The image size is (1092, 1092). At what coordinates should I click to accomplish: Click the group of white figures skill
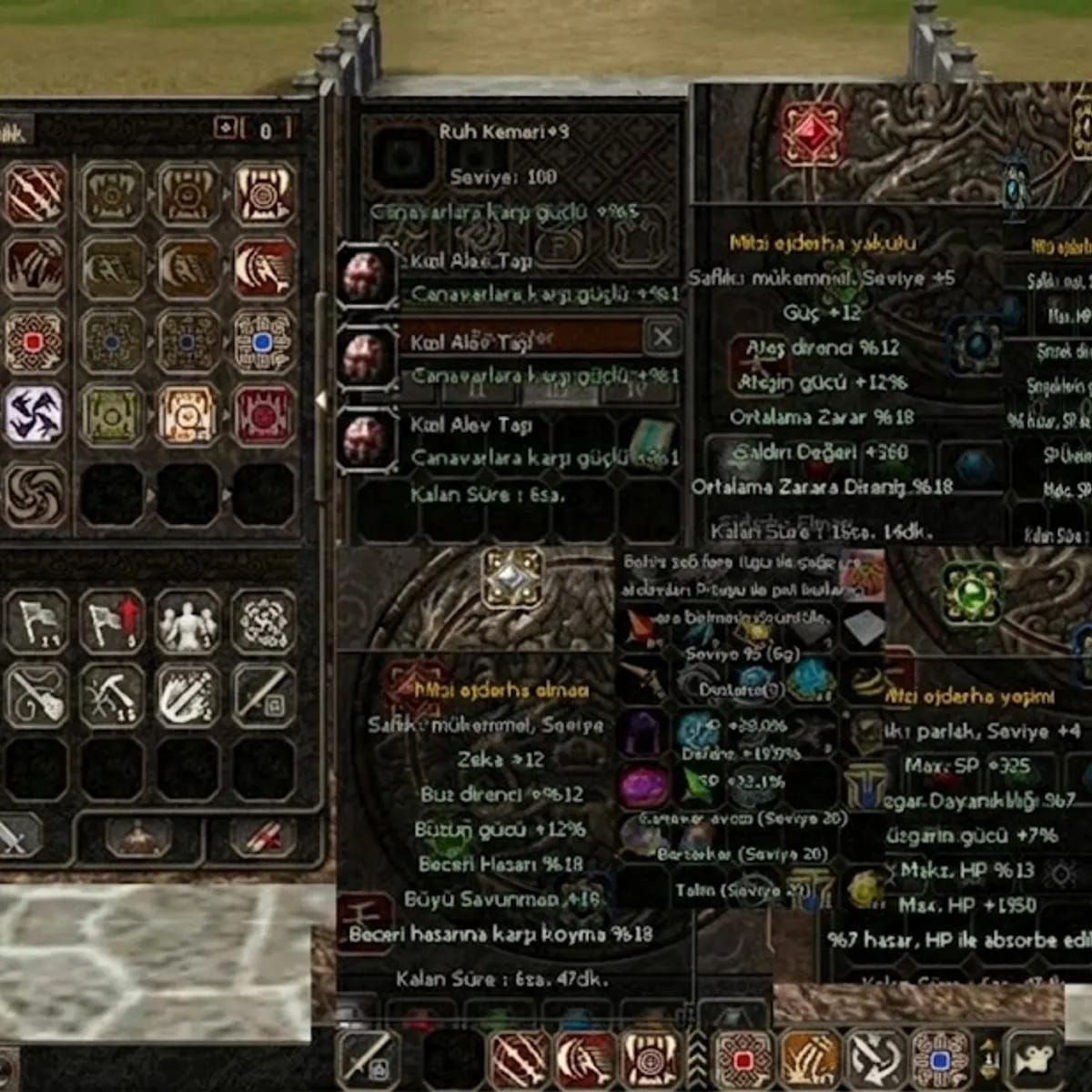click(x=187, y=622)
